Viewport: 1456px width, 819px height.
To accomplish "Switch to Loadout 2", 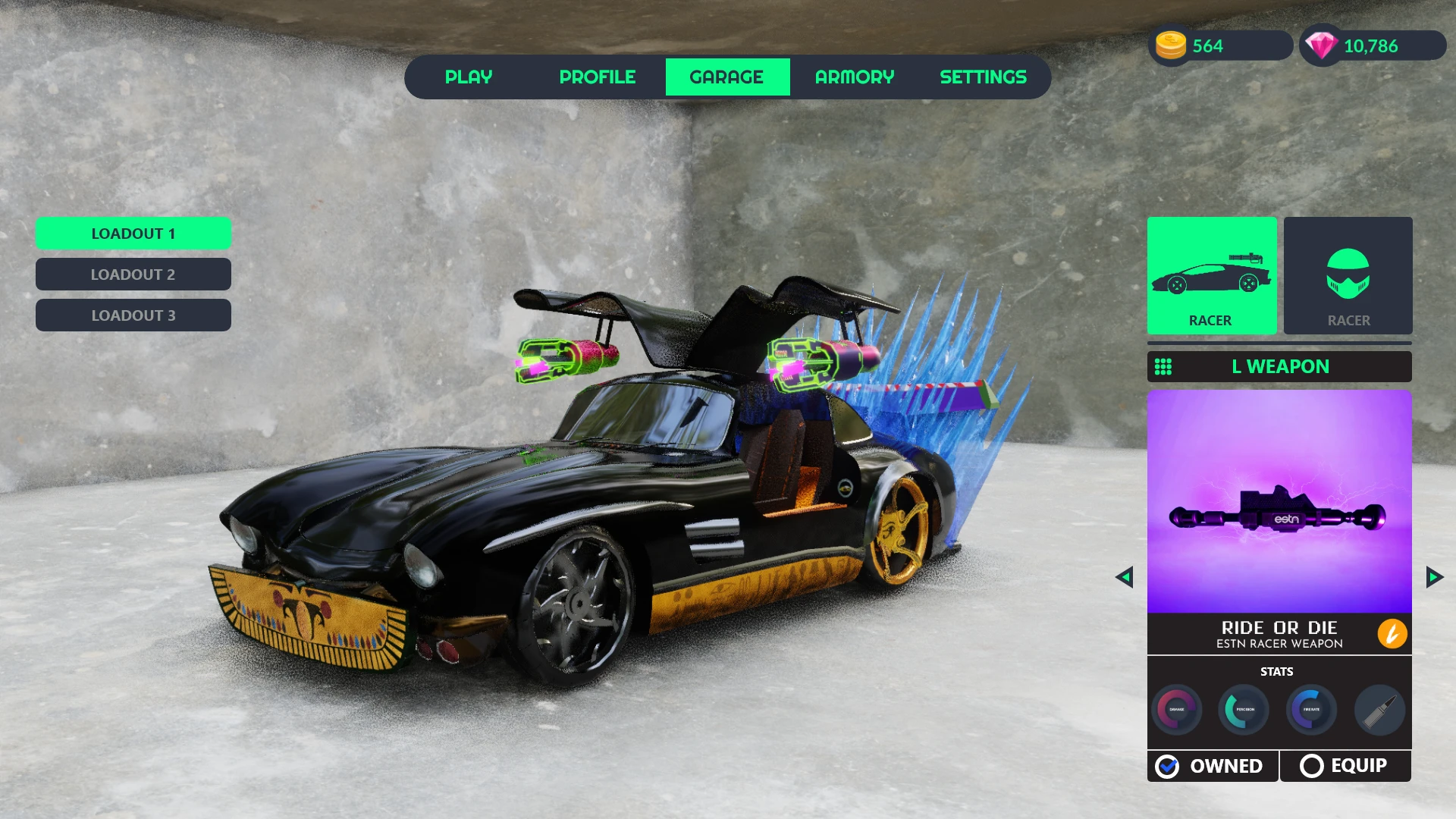I will (133, 275).
